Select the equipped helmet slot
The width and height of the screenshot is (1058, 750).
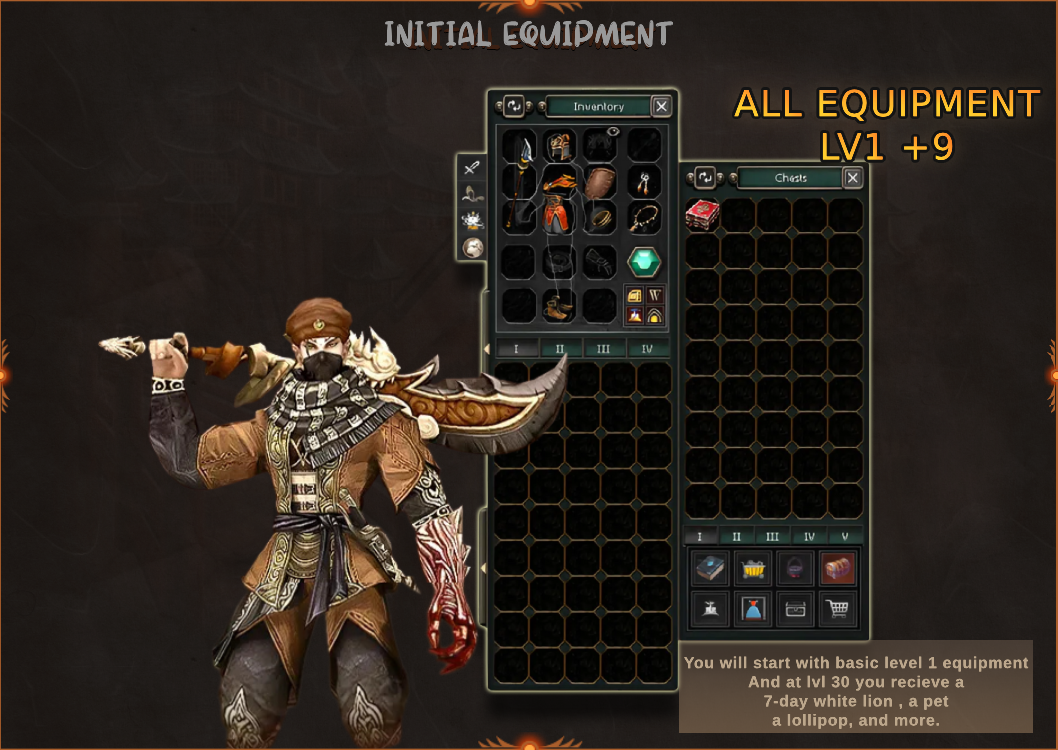(560, 147)
